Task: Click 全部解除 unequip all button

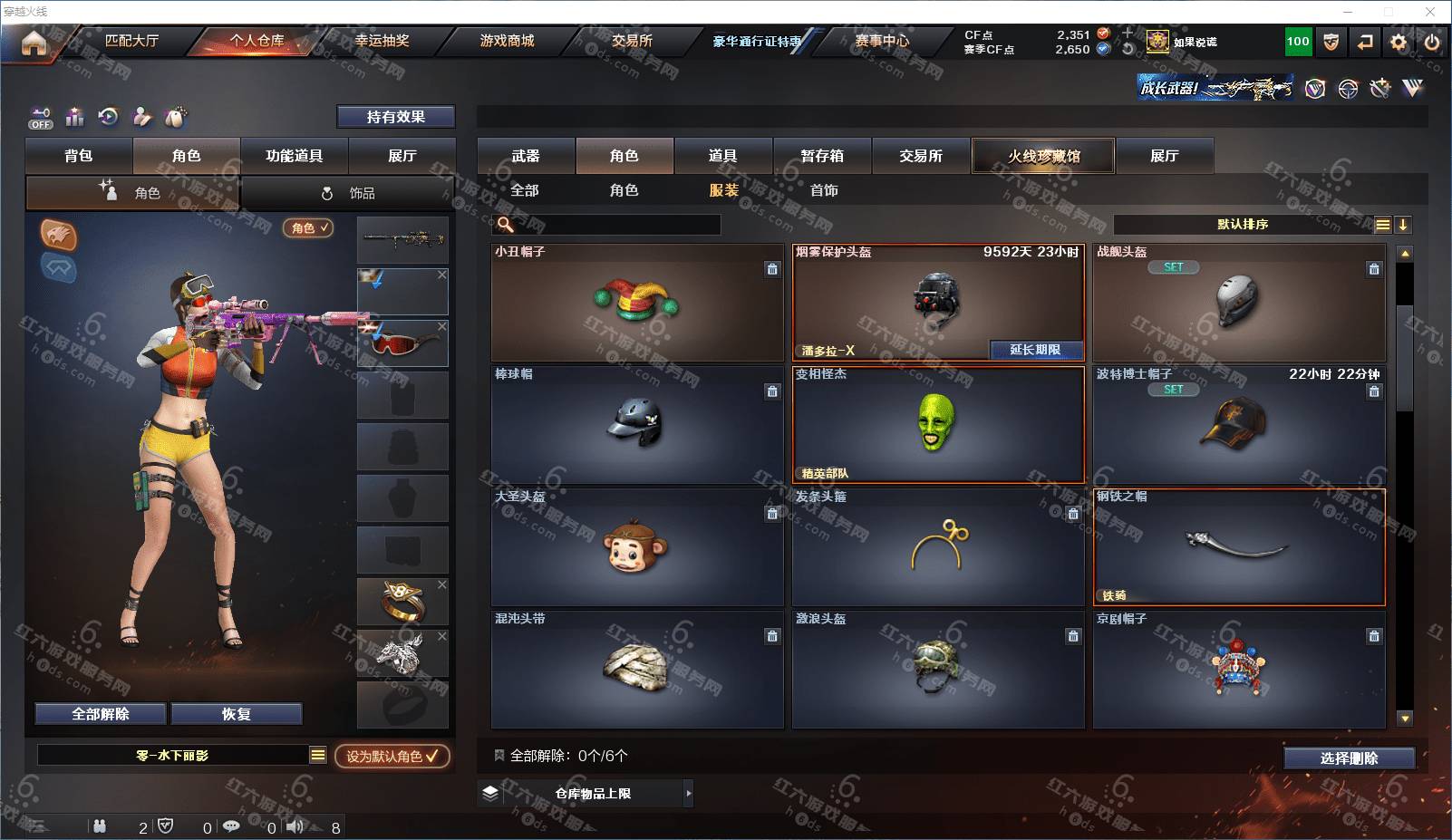Action: (x=101, y=714)
